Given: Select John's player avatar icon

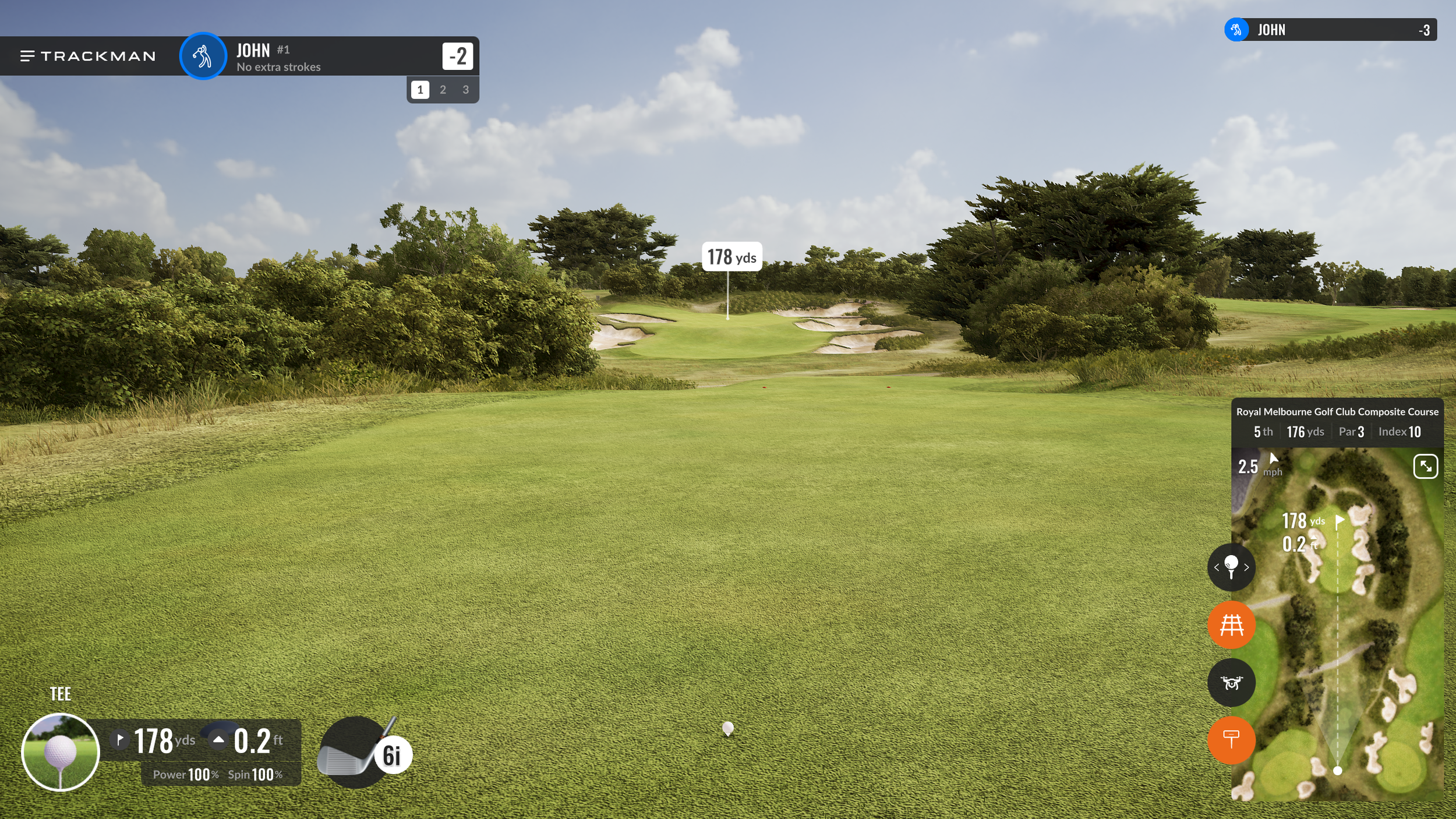Looking at the screenshot, I should pyautogui.click(x=203, y=56).
